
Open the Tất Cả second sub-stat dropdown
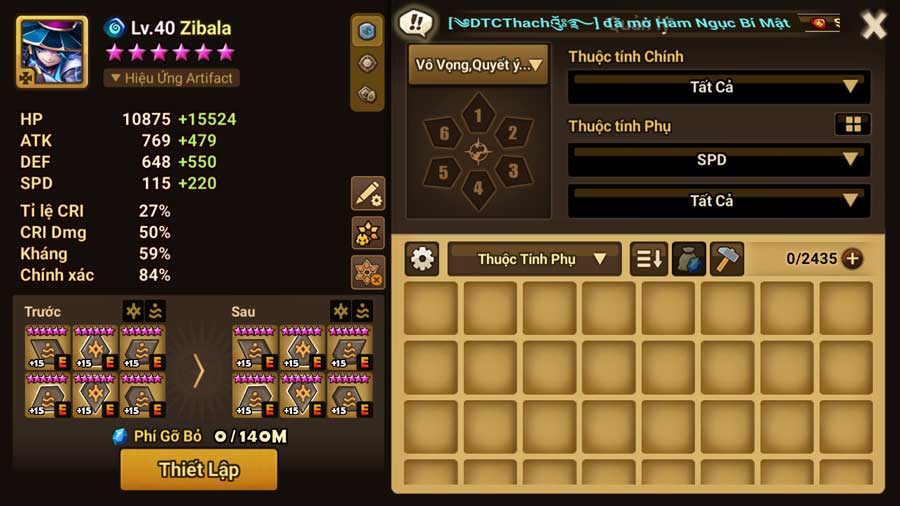[x=718, y=201]
